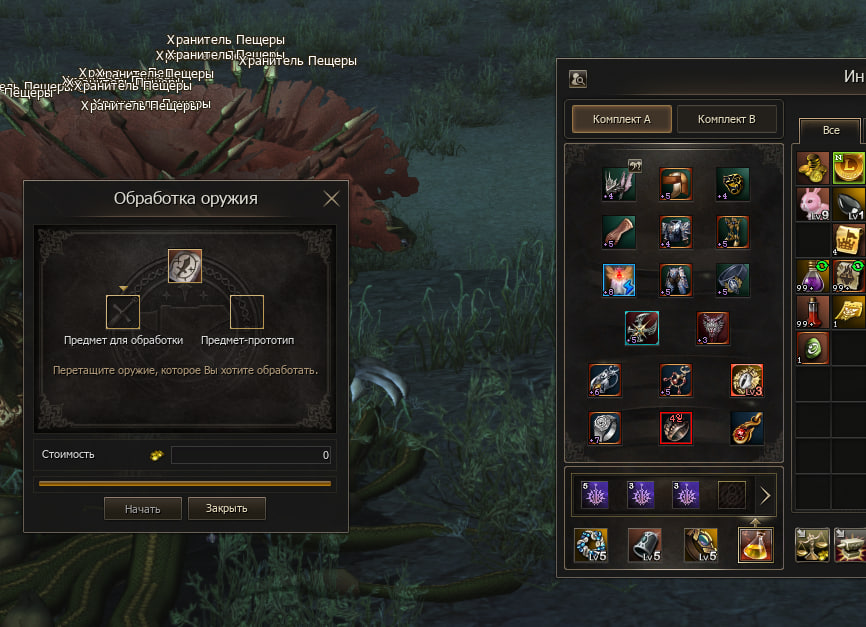Click the Начать button
The width and height of the screenshot is (866, 627).
143,508
